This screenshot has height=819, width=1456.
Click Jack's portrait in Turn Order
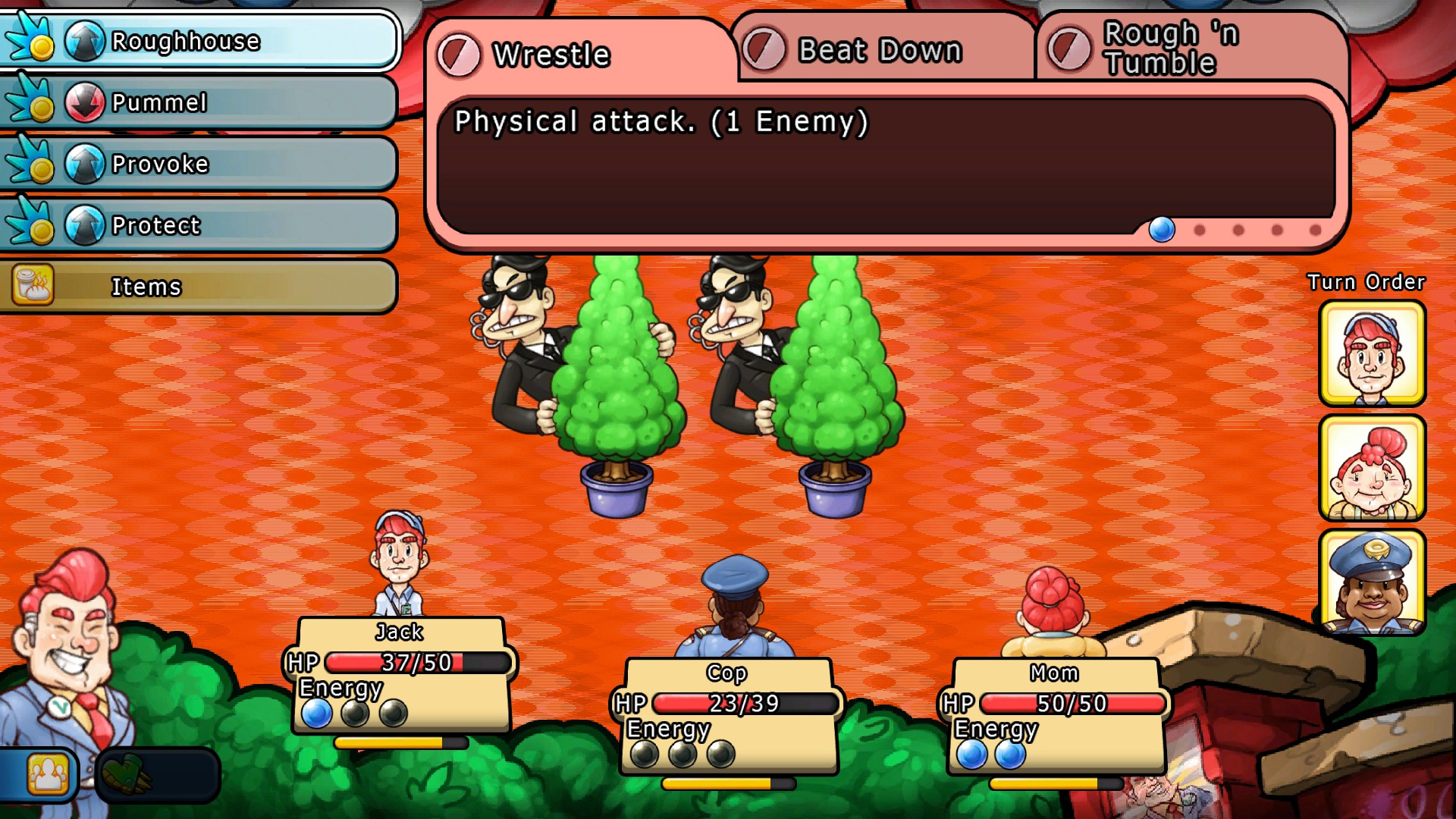[1372, 353]
